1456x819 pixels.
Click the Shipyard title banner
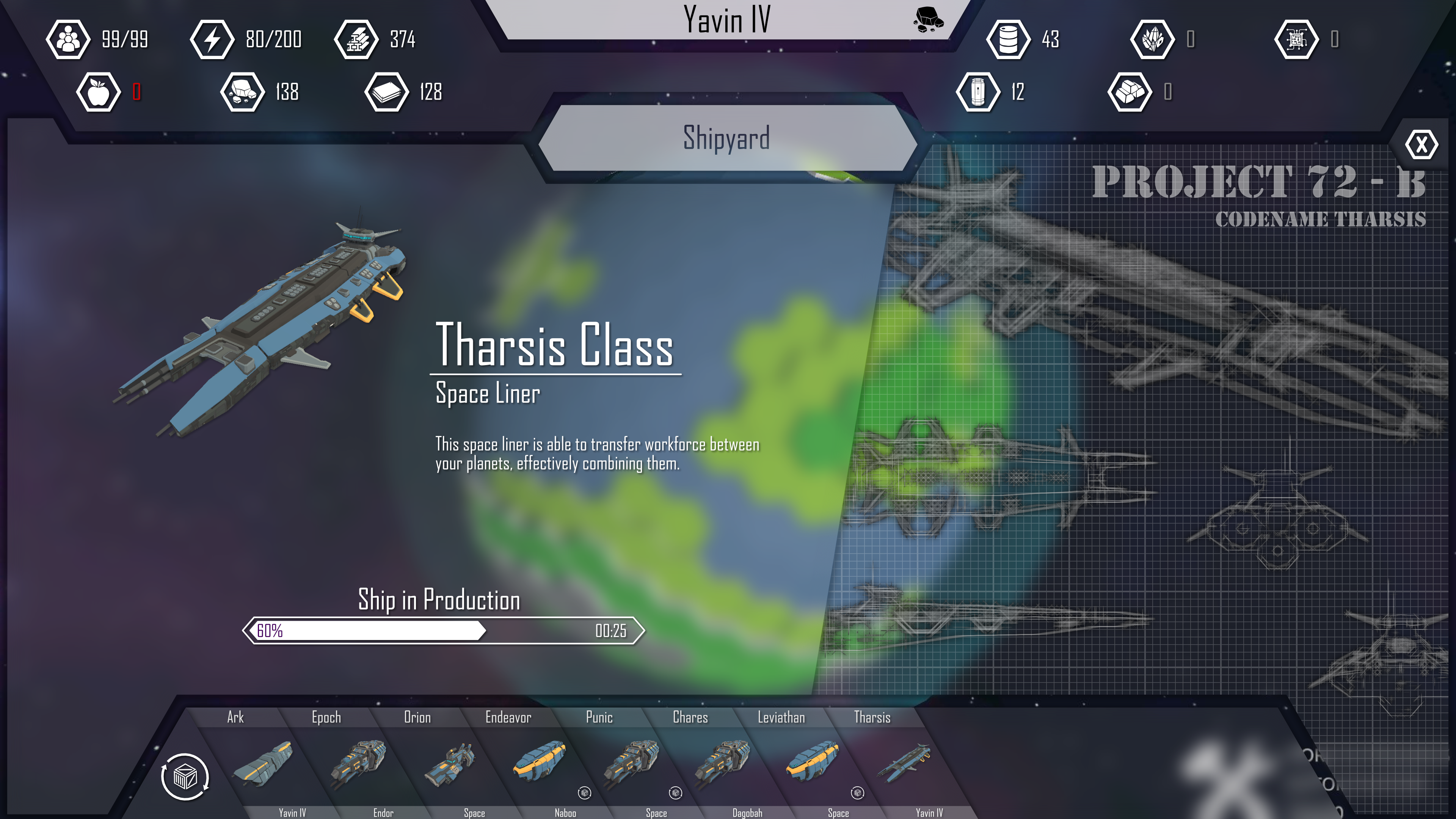[726, 138]
